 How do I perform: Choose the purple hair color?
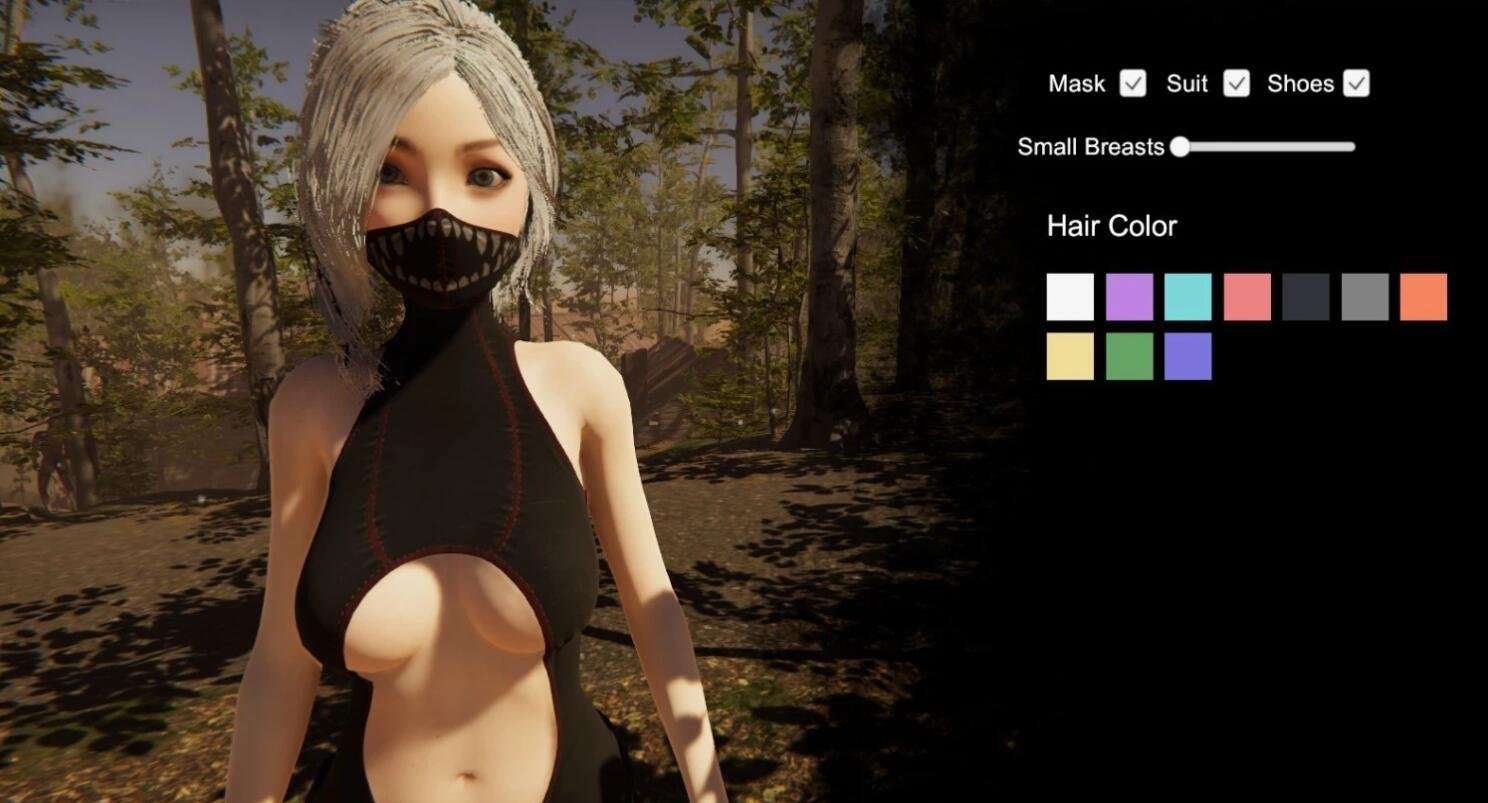(x=1128, y=296)
